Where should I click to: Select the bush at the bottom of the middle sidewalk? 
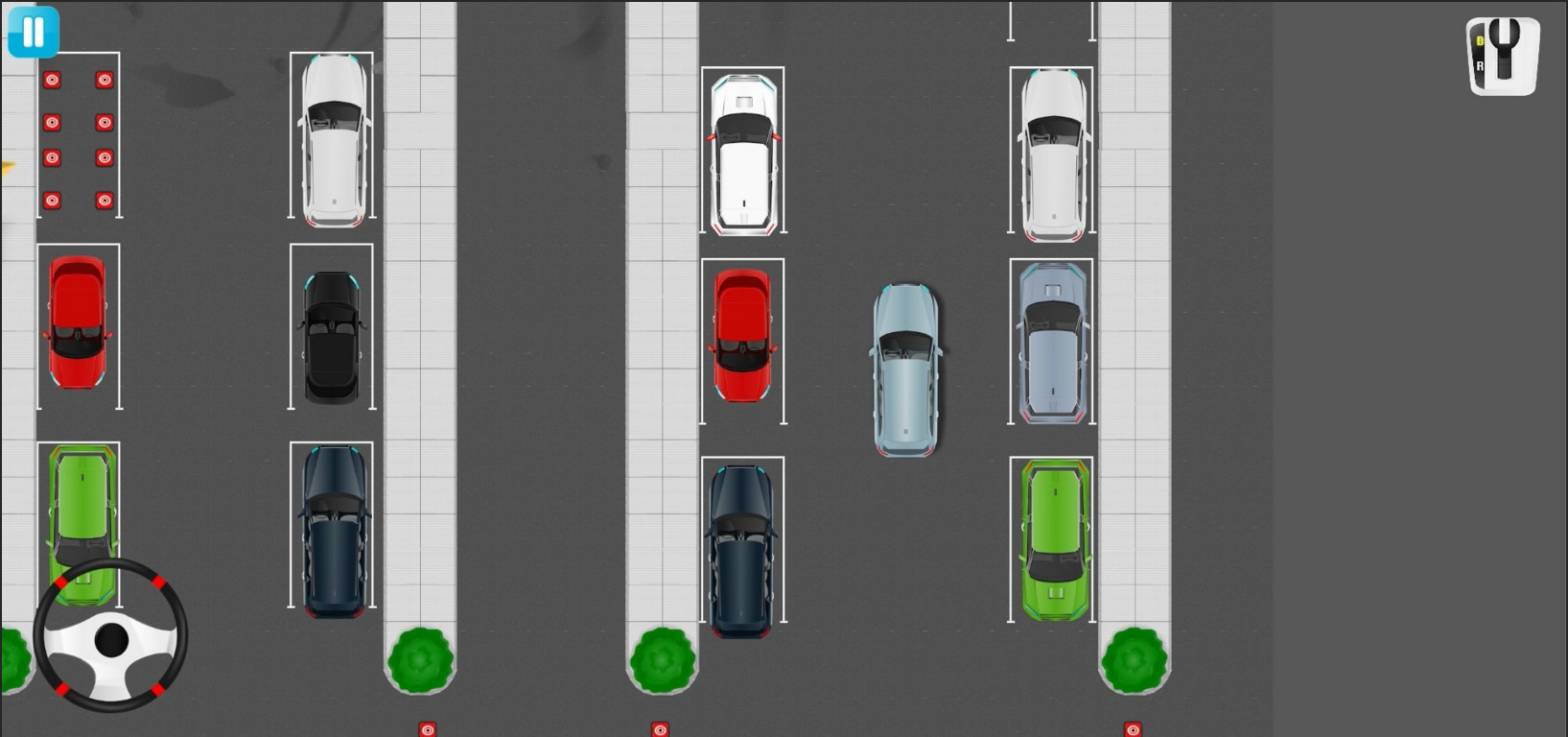tap(662, 660)
